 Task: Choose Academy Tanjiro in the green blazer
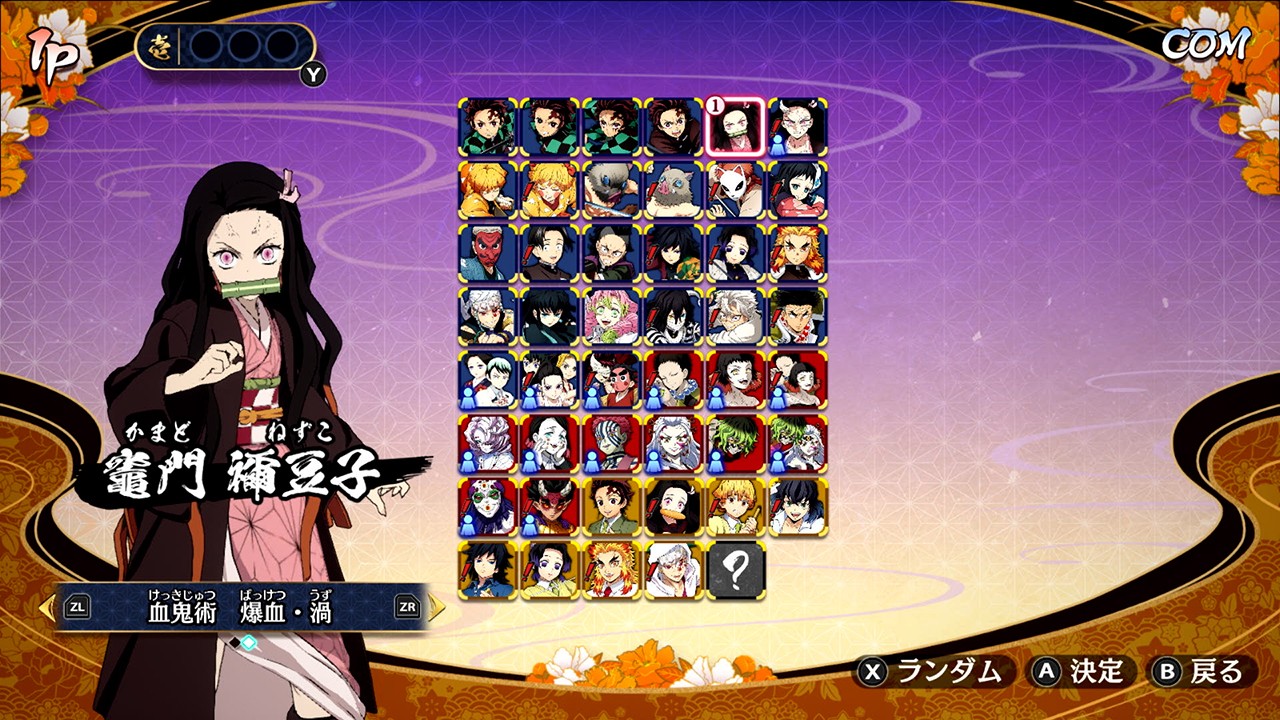(612, 507)
